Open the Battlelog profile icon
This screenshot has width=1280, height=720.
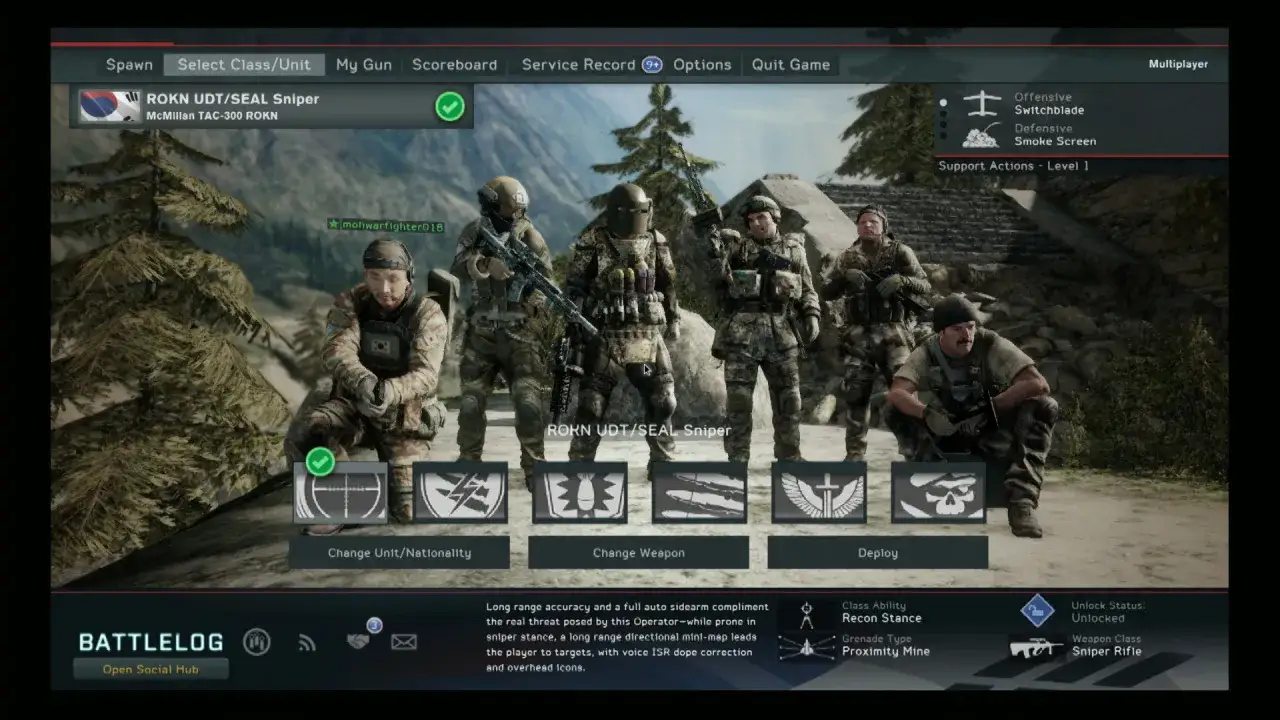(x=257, y=643)
